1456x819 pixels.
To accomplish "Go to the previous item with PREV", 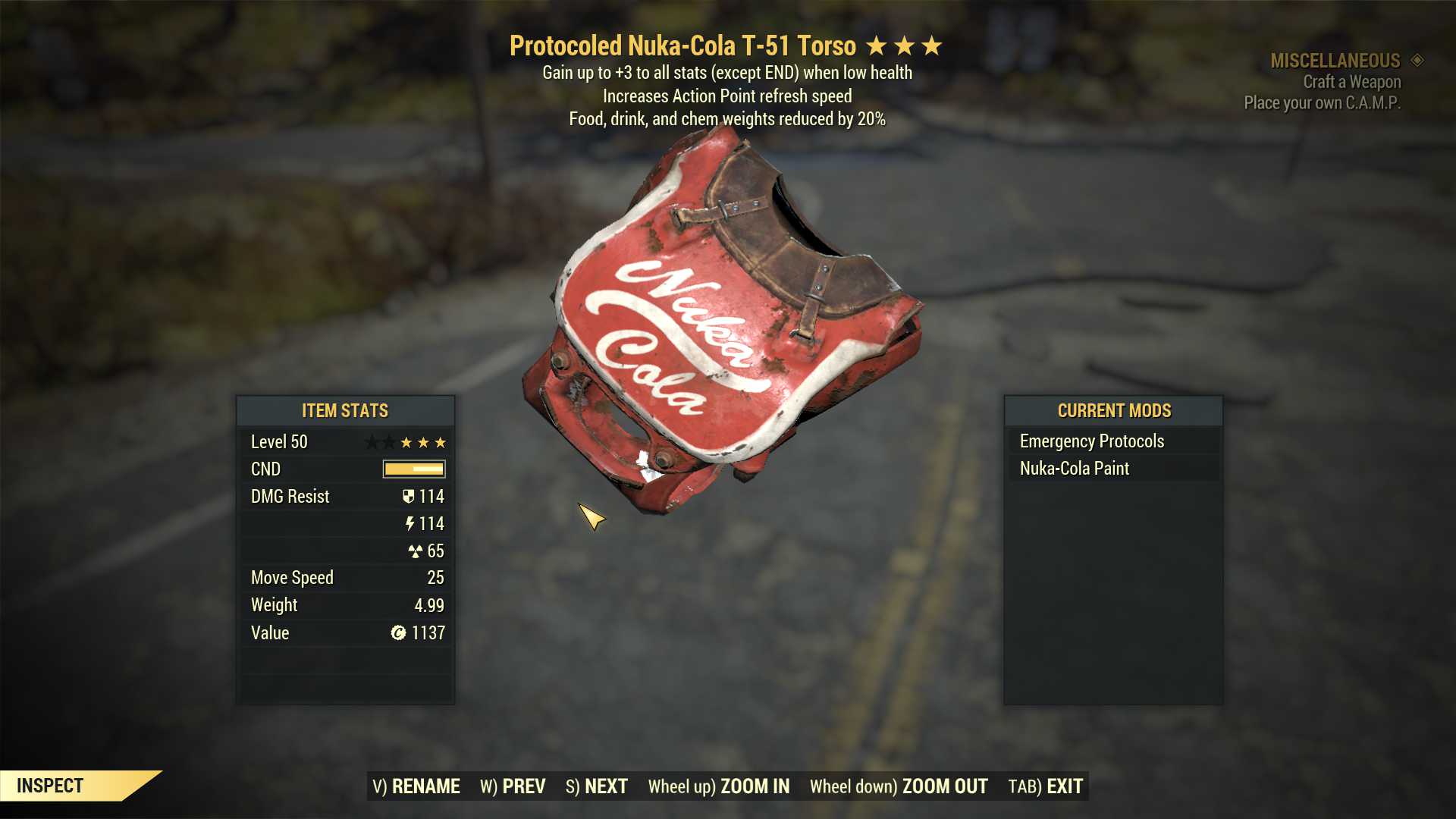I will 513,786.
